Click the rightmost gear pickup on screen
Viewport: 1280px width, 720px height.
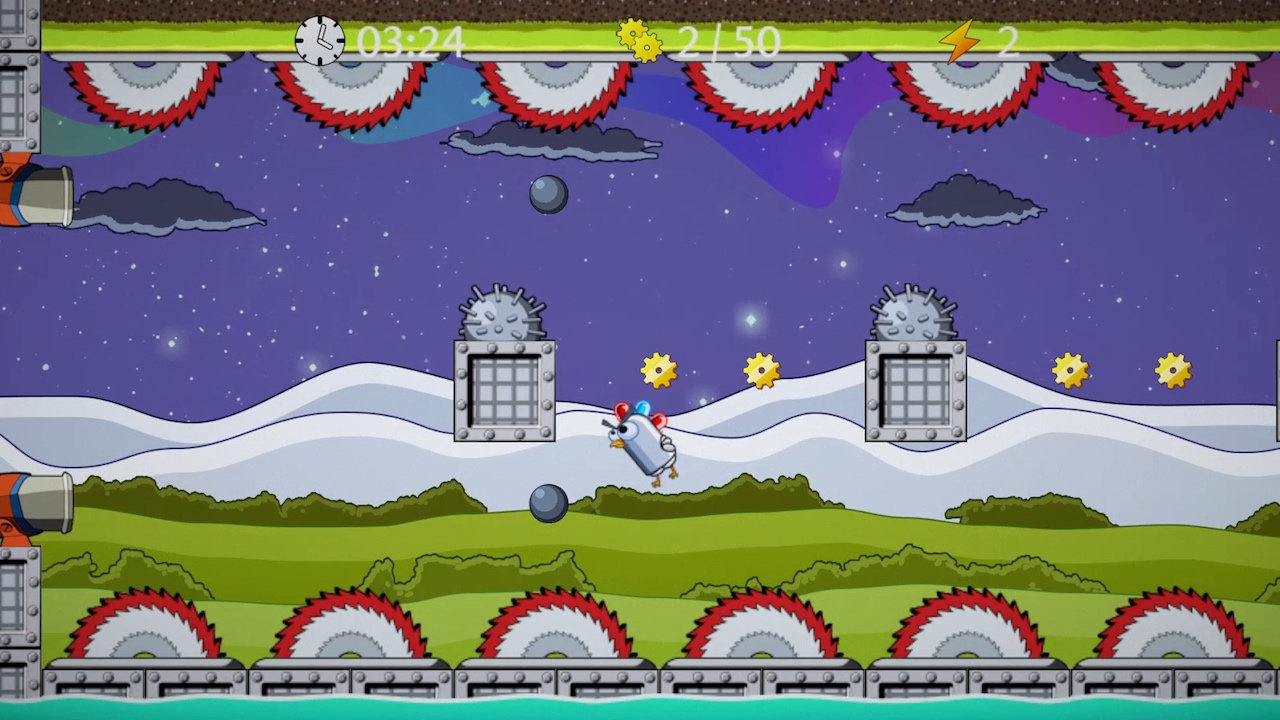pyautogui.click(x=1174, y=370)
